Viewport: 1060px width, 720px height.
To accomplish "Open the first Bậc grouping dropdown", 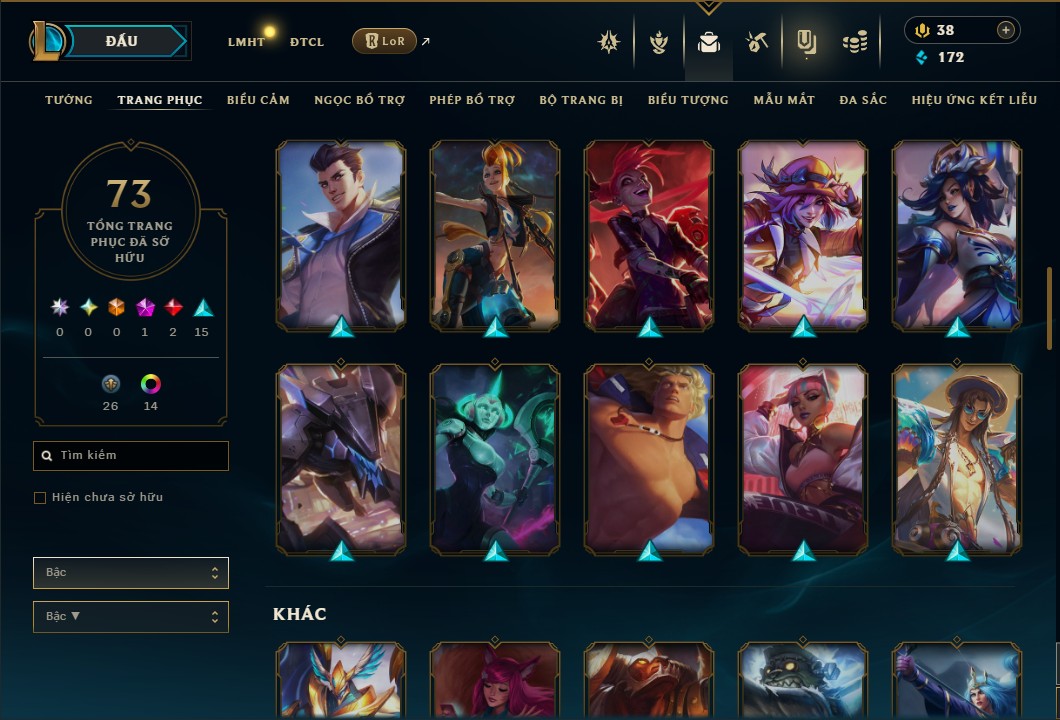I will [131, 573].
